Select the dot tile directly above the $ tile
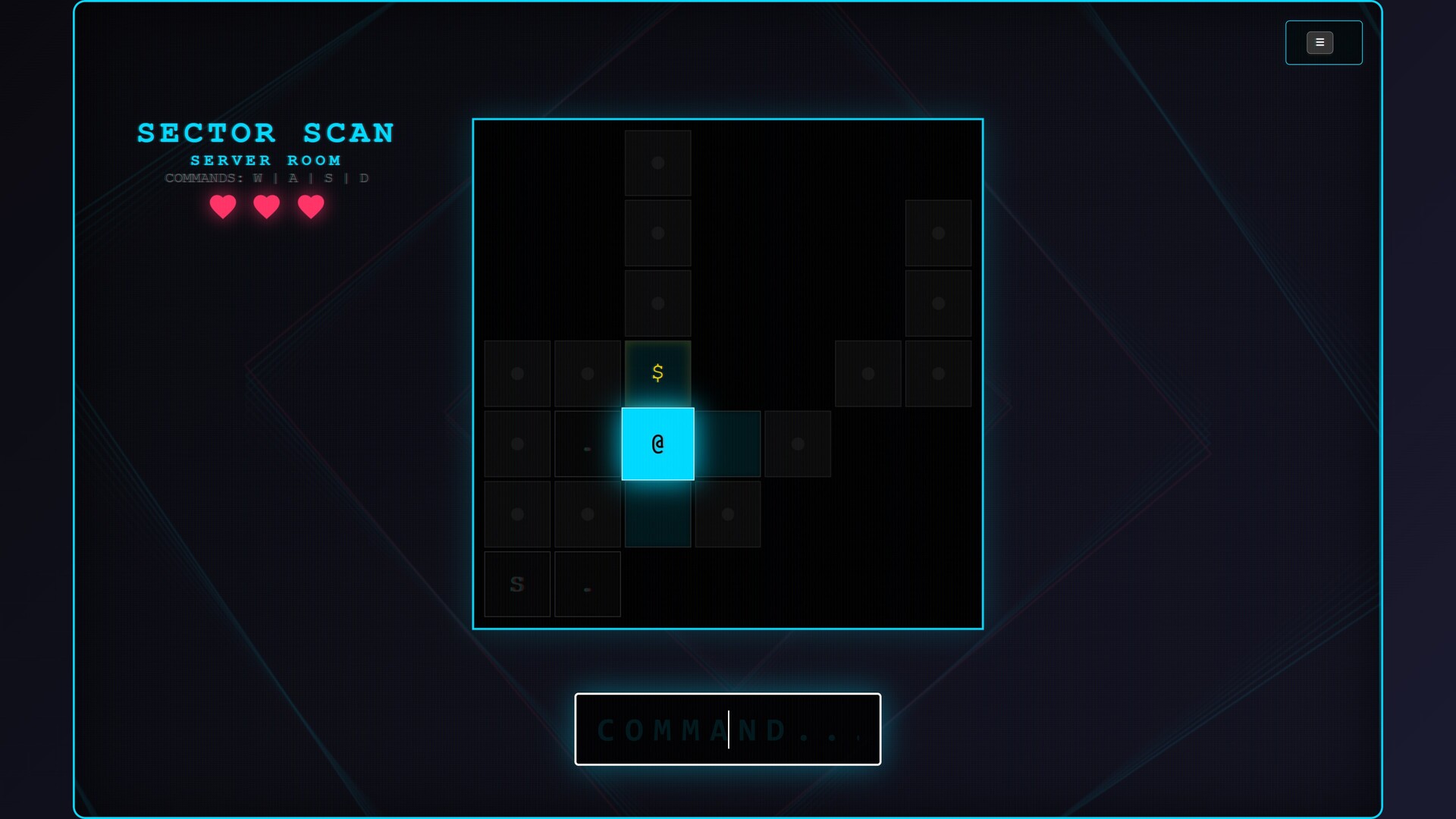 [657, 303]
